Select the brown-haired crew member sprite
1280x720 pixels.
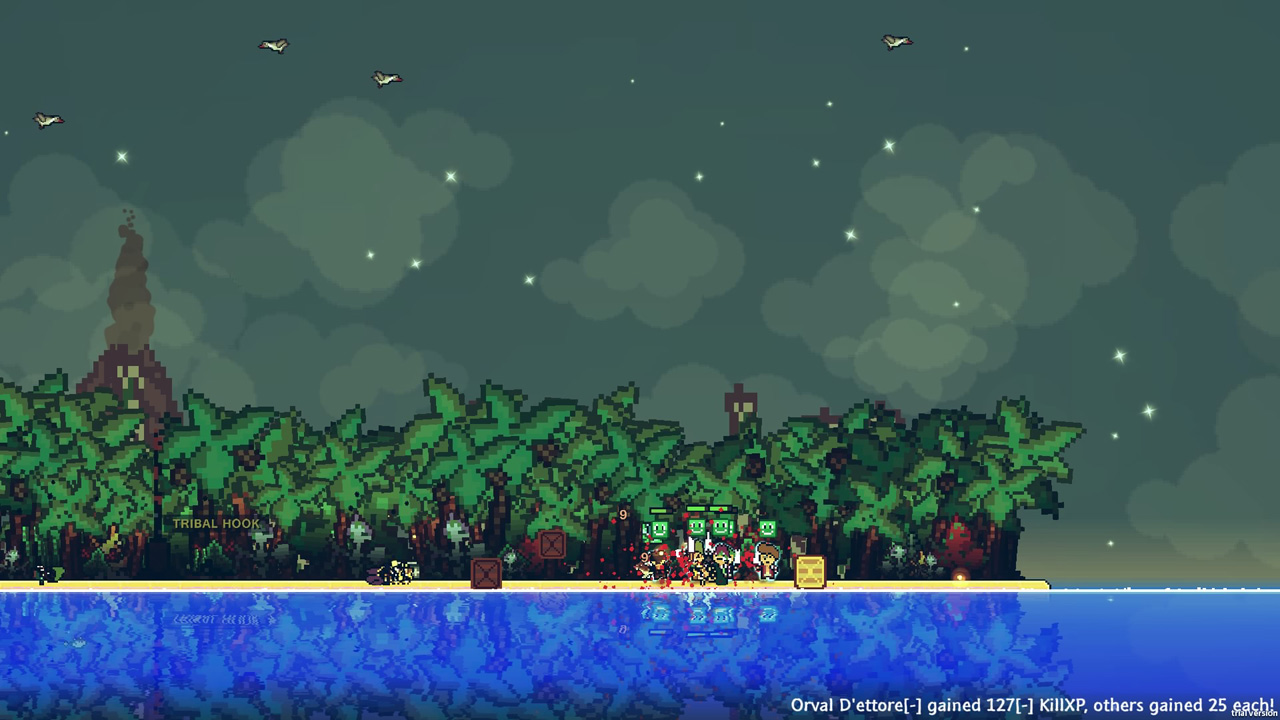tap(768, 563)
